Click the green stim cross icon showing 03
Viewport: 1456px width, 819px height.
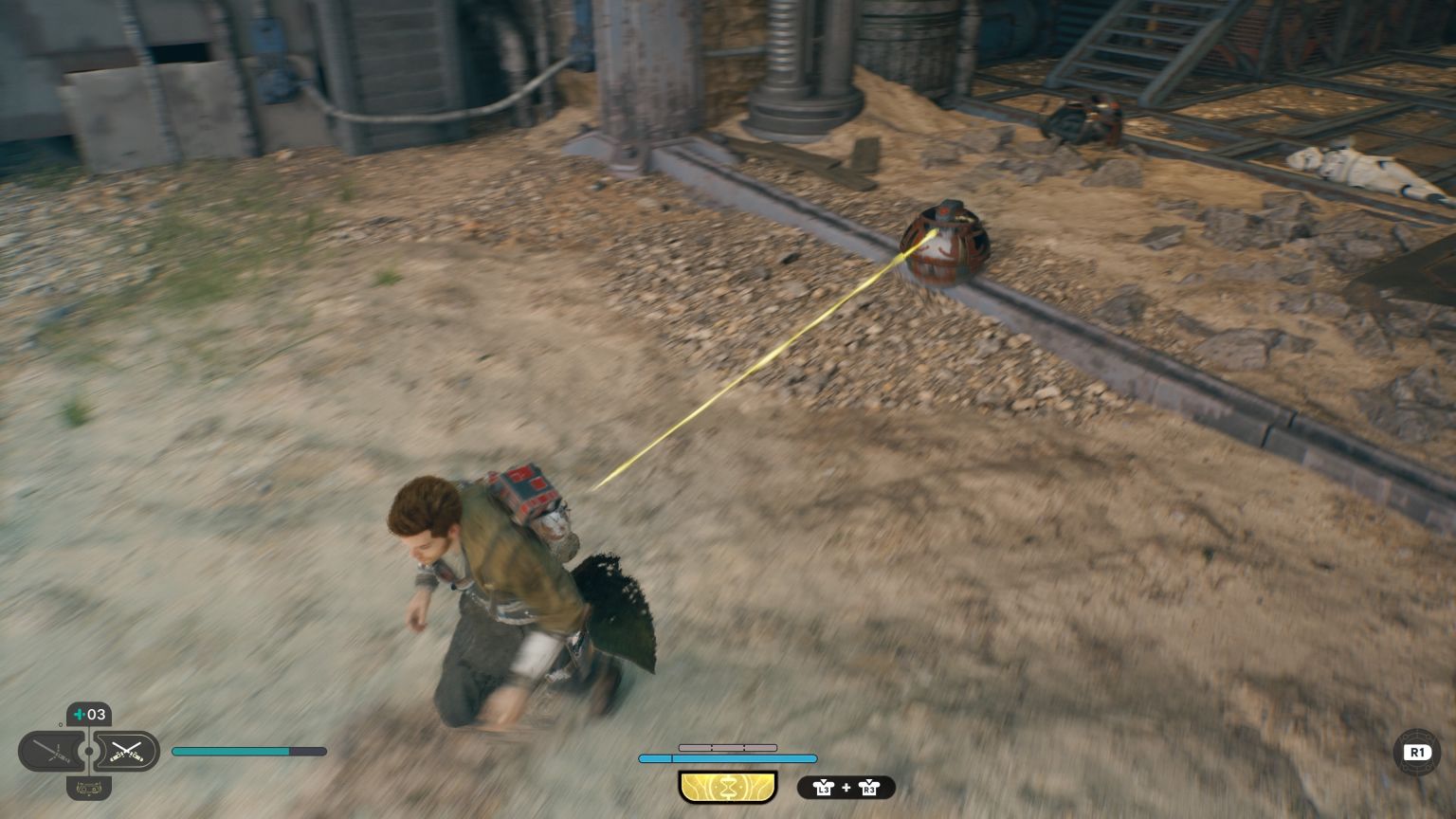click(88, 715)
